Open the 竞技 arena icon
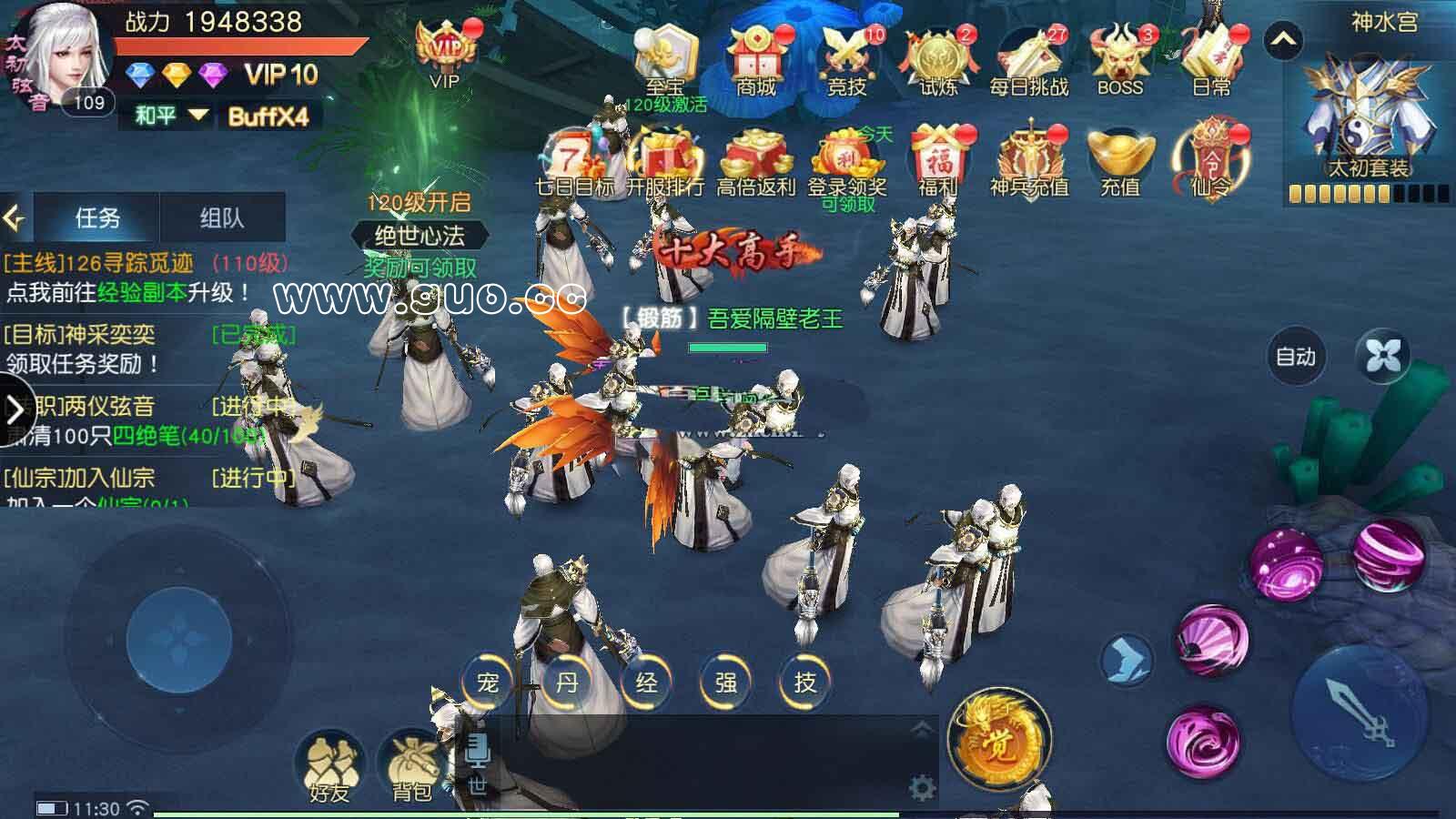The image size is (1456, 819). (x=847, y=59)
